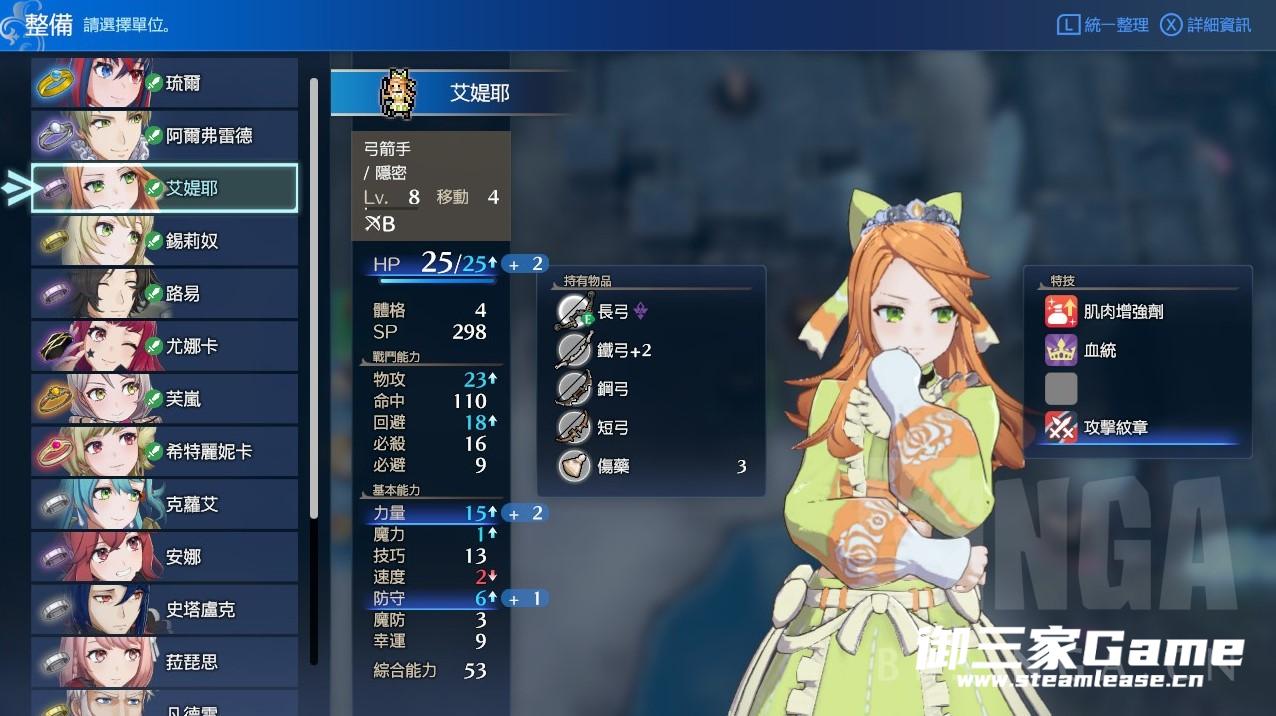Select unit 琉爾 in the roster
Screen dimensions: 1276x716
point(165,83)
